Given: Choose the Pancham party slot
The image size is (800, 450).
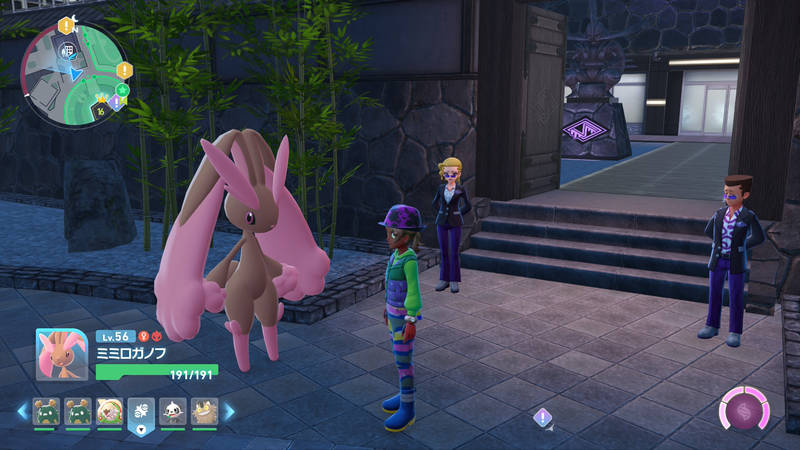Looking at the screenshot, I should tap(173, 411).
